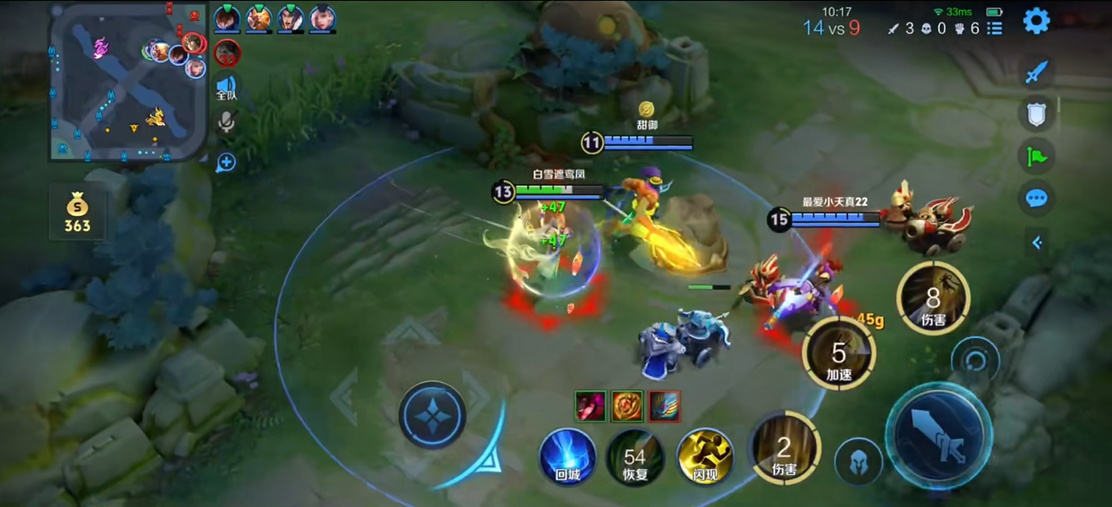Tap the helmet hero-target button
This screenshot has width=1112, height=507.
click(858, 461)
